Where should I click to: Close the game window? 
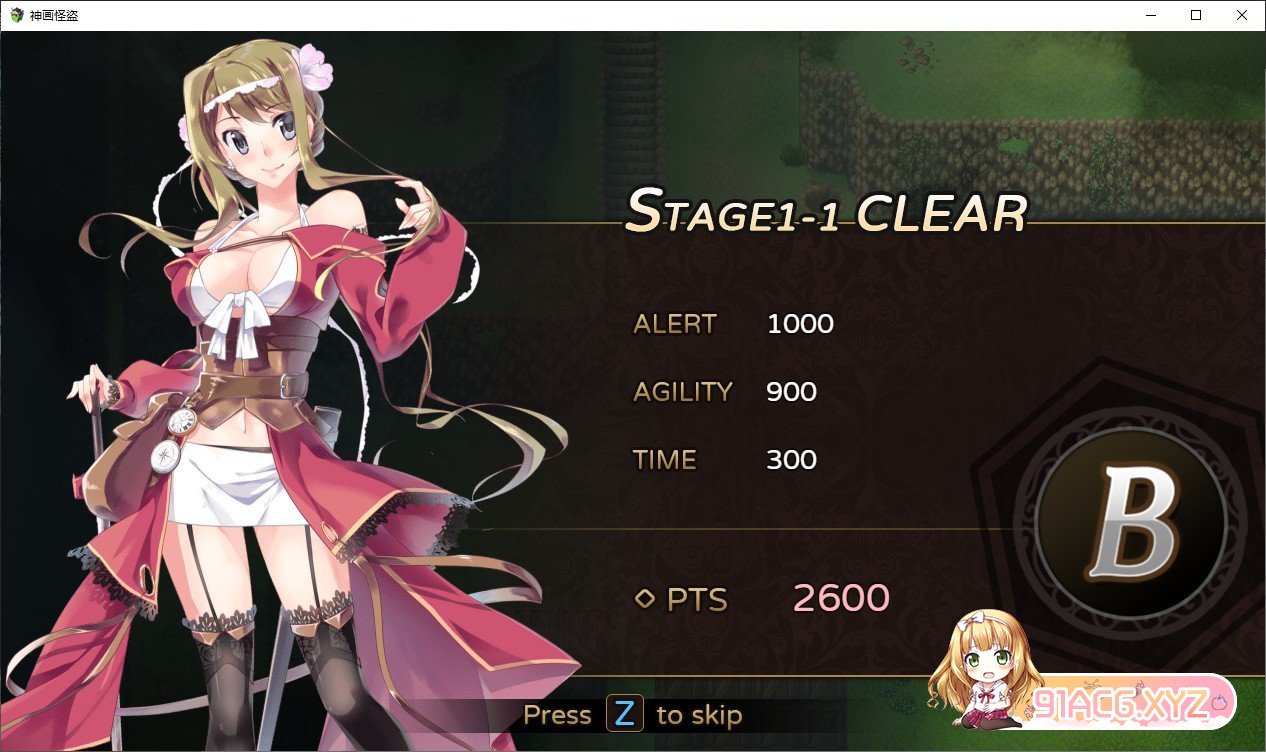click(1241, 15)
